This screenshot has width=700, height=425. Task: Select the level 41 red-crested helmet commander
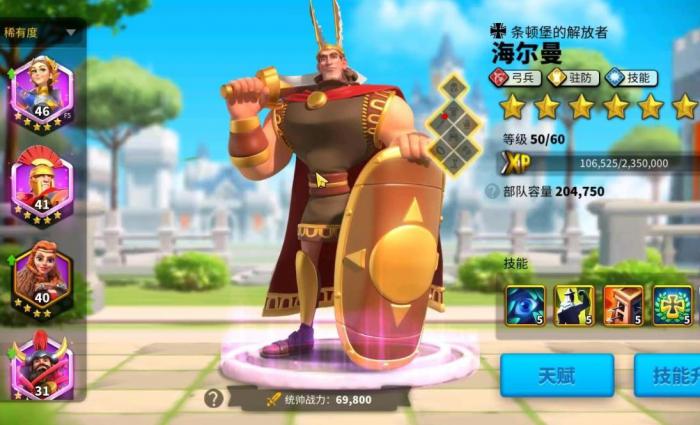pos(41,182)
